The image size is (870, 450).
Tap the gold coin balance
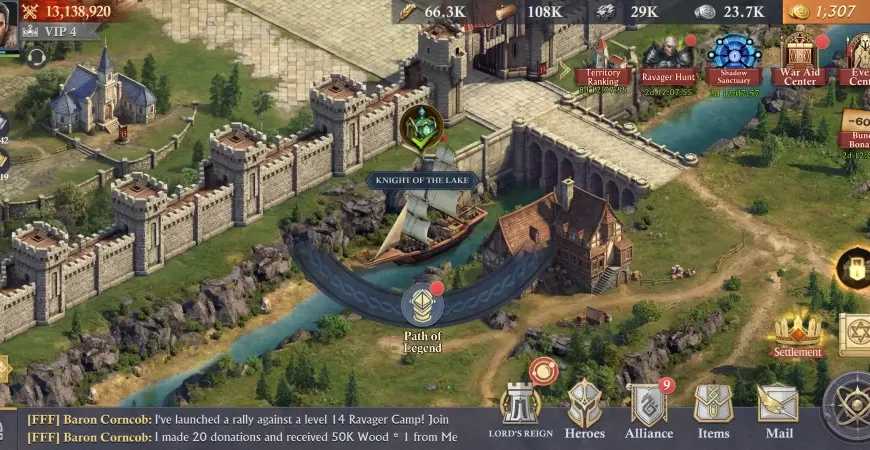click(x=826, y=12)
